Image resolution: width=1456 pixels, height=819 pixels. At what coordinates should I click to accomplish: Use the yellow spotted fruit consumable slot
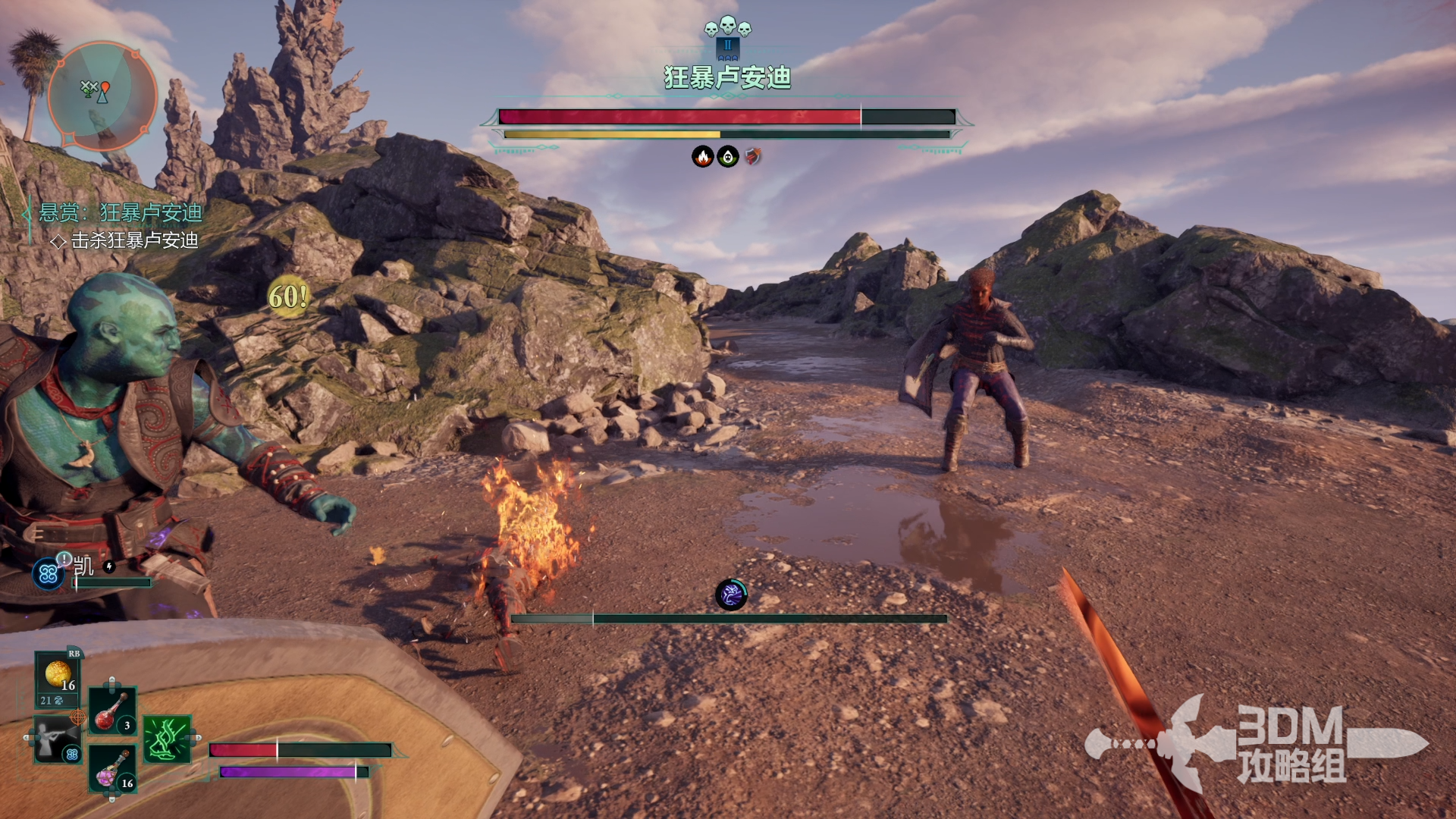click(58, 675)
